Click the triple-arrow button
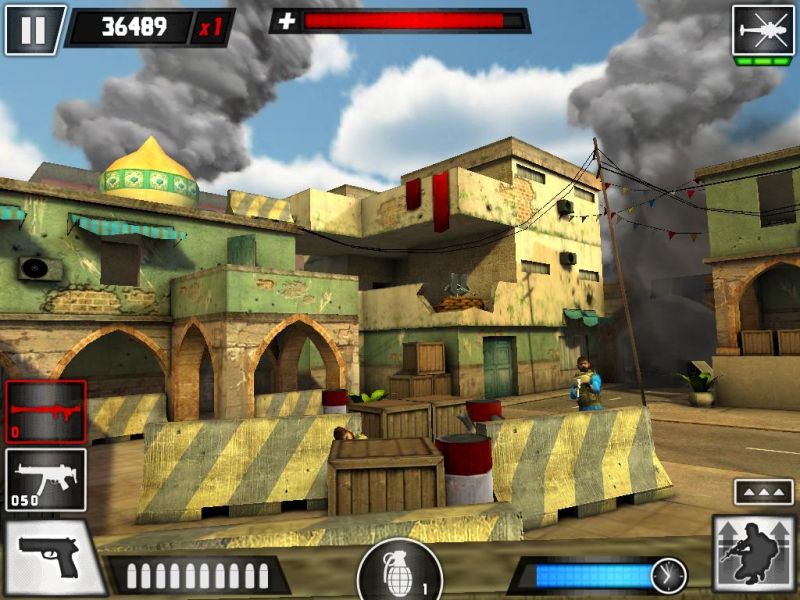The width and height of the screenshot is (800, 600). pos(763,492)
